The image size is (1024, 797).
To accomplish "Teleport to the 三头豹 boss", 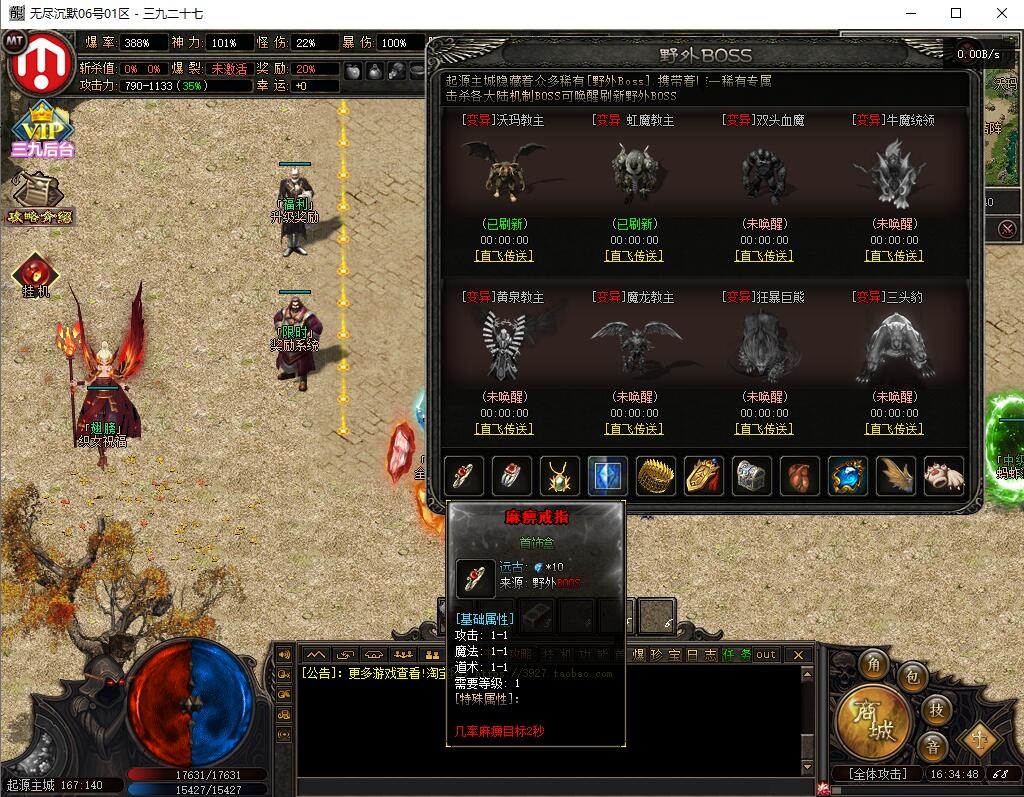I will tap(894, 429).
